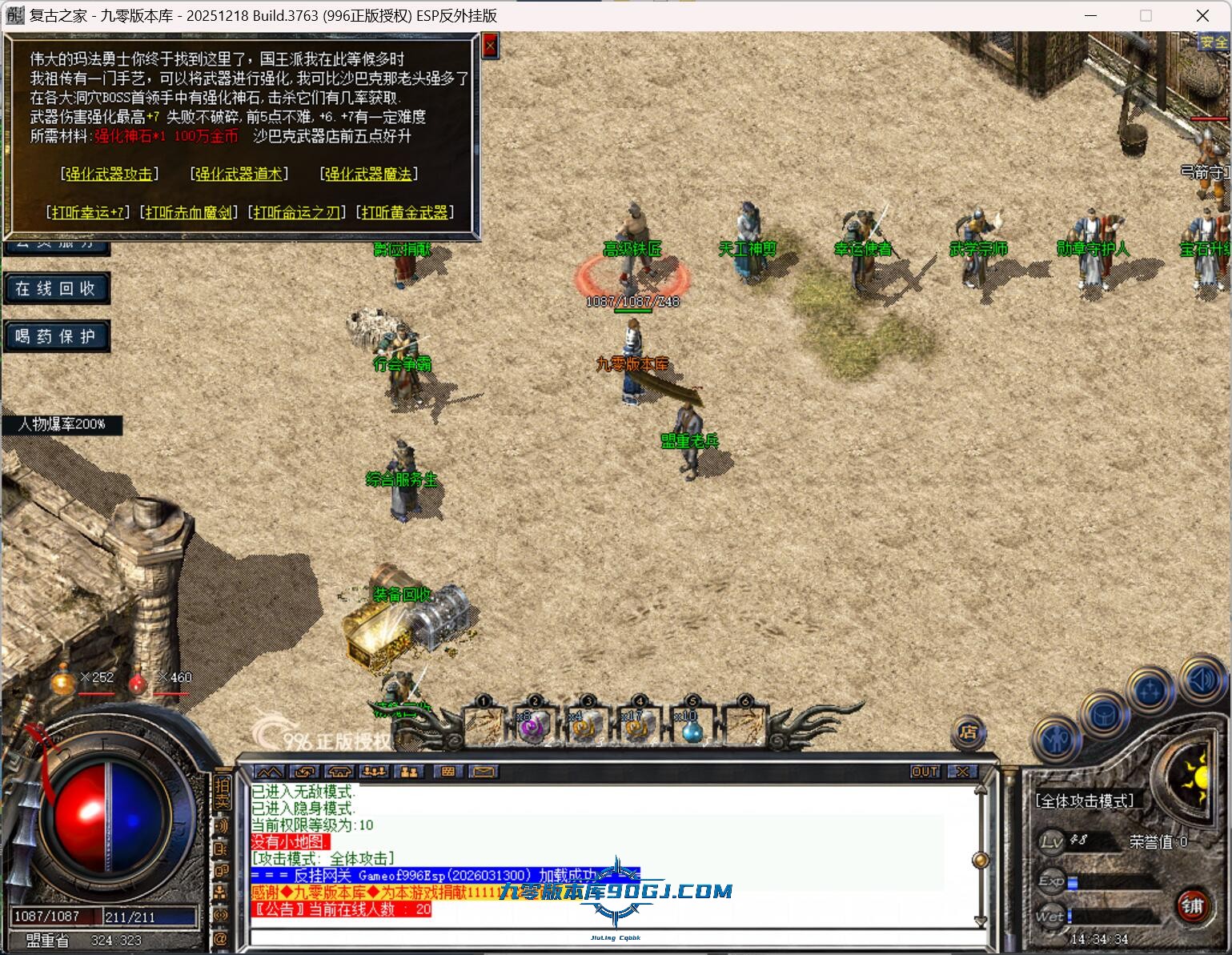The height and width of the screenshot is (955, 1232).
Task: Click the red 铺 stall button
Action: point(1192,905)
